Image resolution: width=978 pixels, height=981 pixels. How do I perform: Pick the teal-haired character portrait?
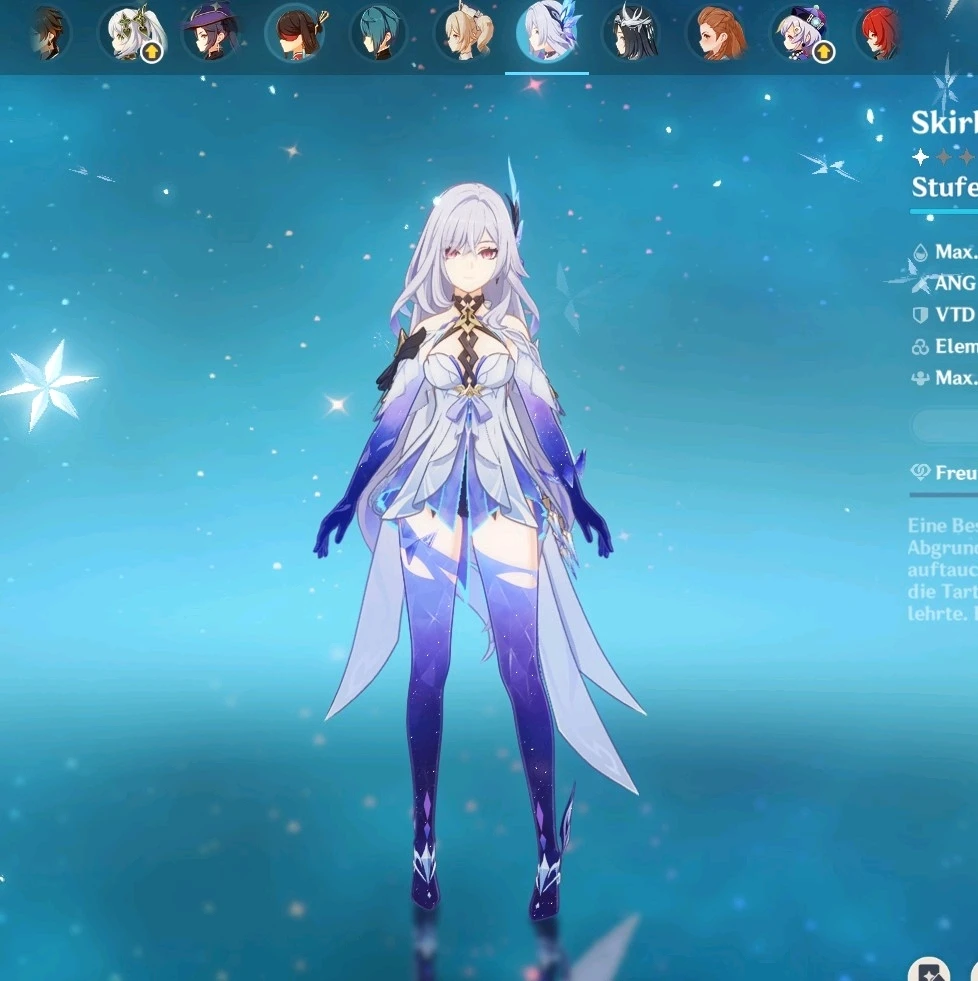[378, 33]
